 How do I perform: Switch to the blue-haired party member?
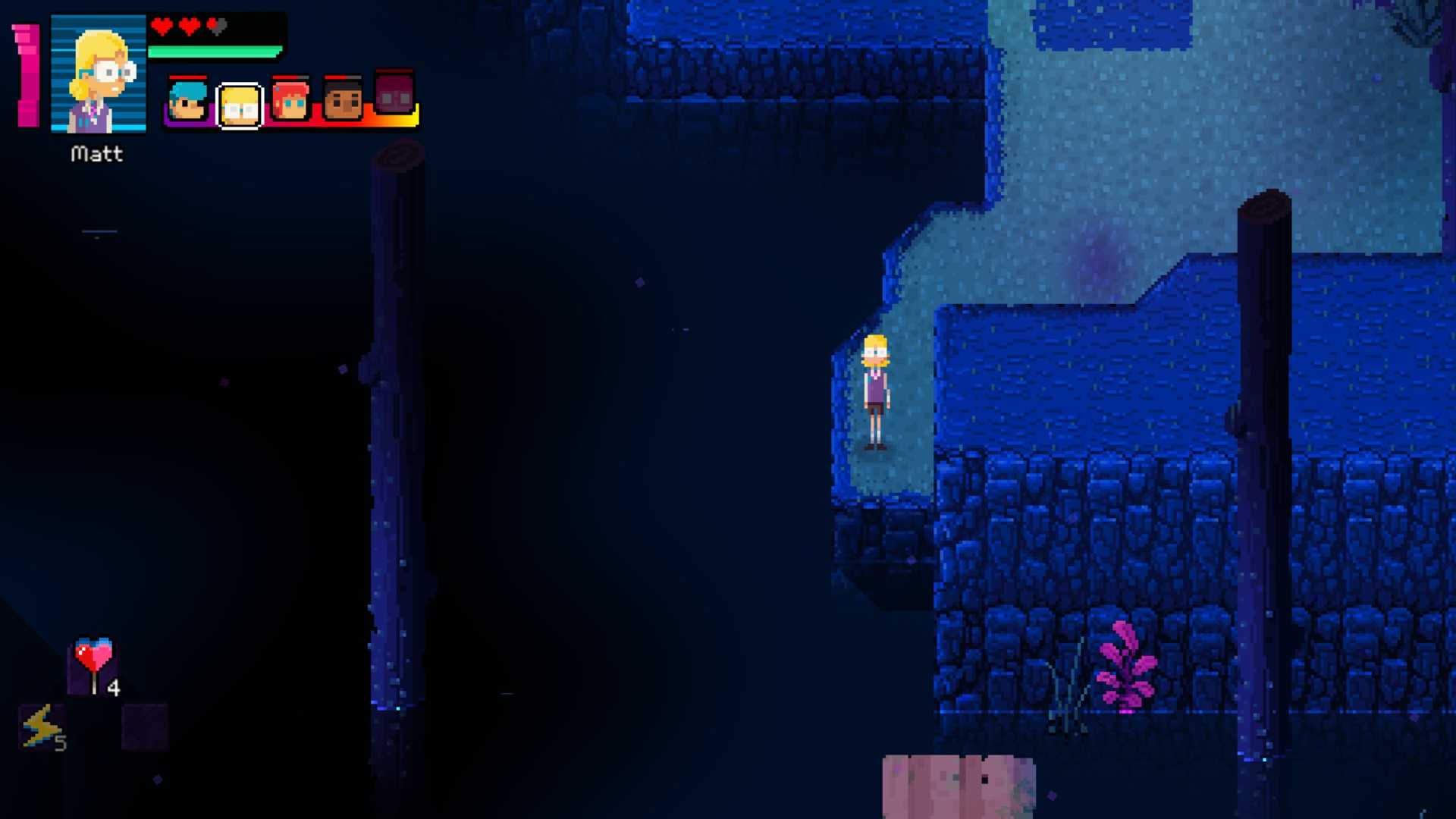click(187, 100)
